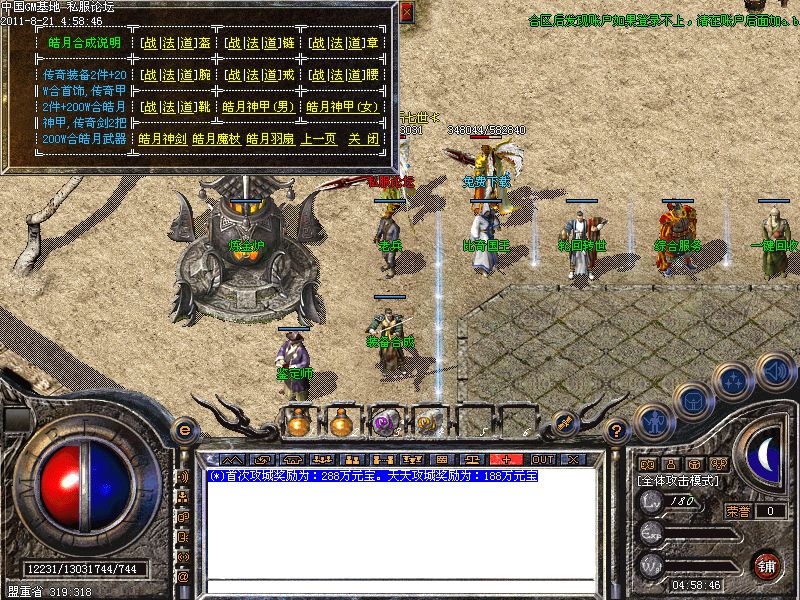The width and height of the screenshot is (800, 600).
Task: Open the 铺 shop button
Action: coord(766,564)
